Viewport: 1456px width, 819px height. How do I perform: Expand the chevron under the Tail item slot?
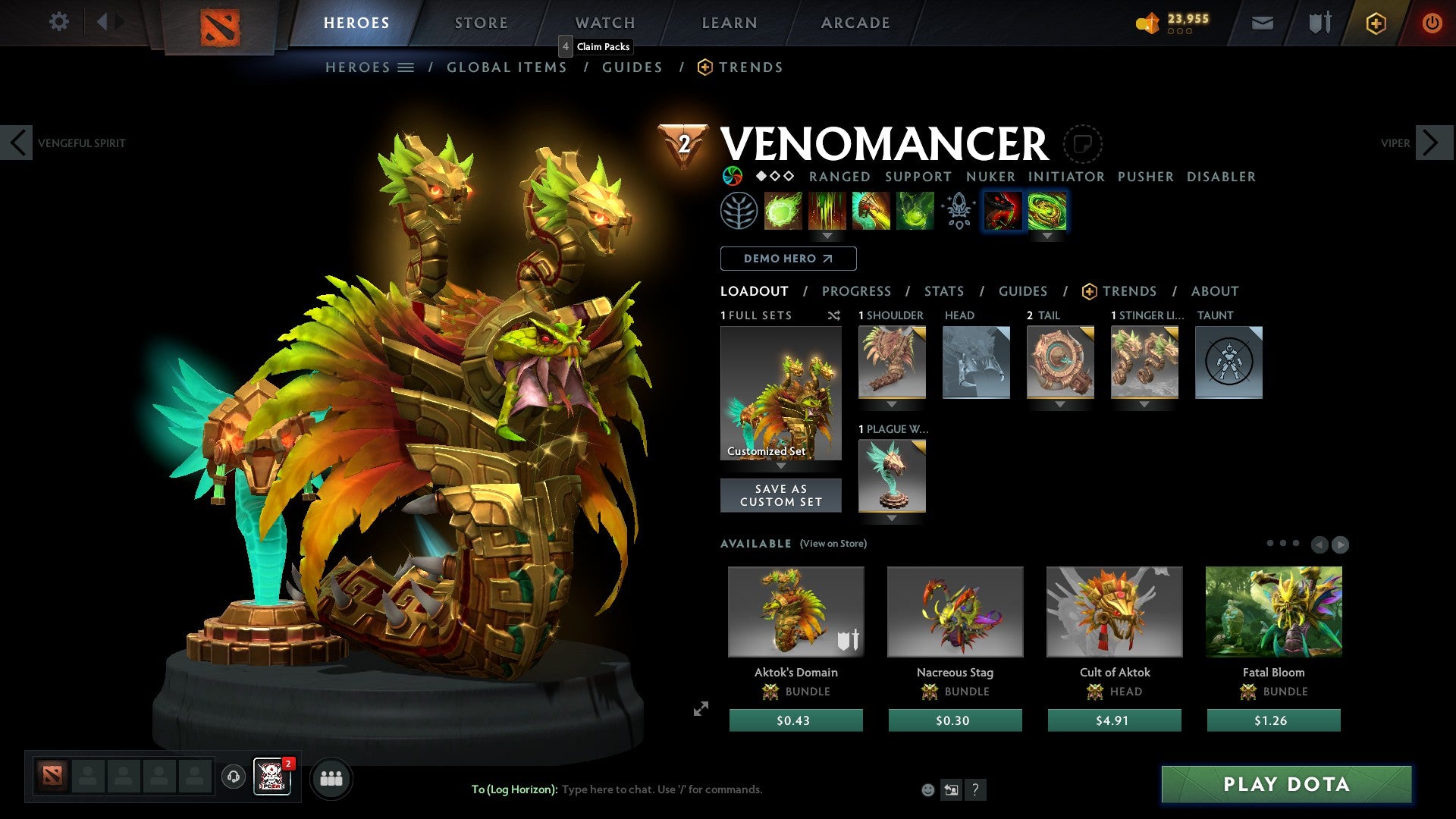(1060, 404)
